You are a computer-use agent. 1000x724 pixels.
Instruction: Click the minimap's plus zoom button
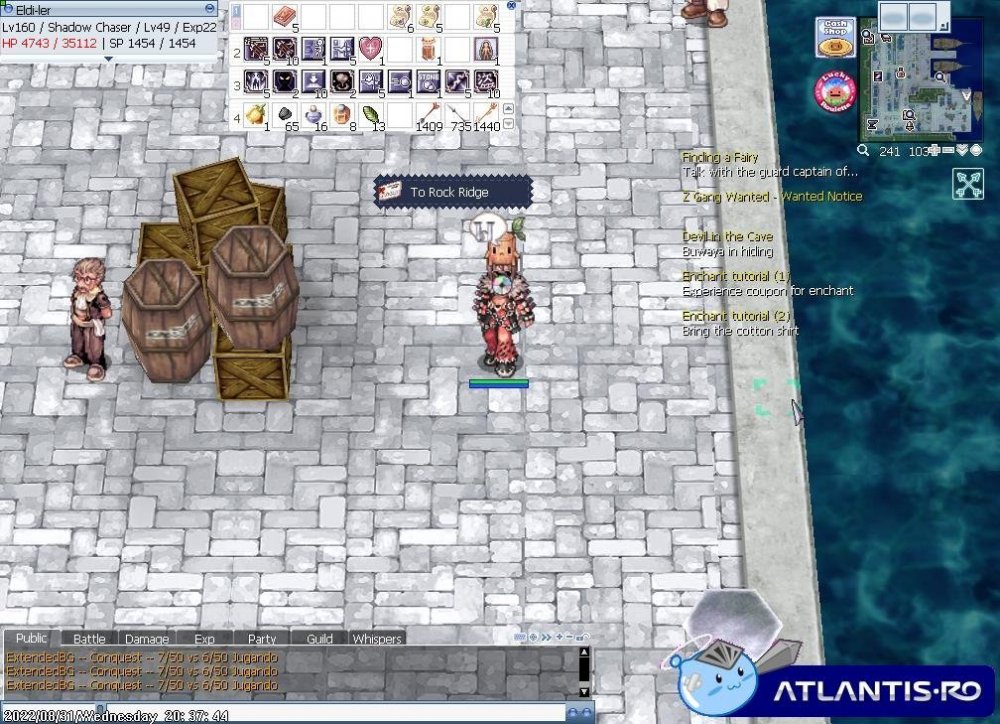[934, 151]
